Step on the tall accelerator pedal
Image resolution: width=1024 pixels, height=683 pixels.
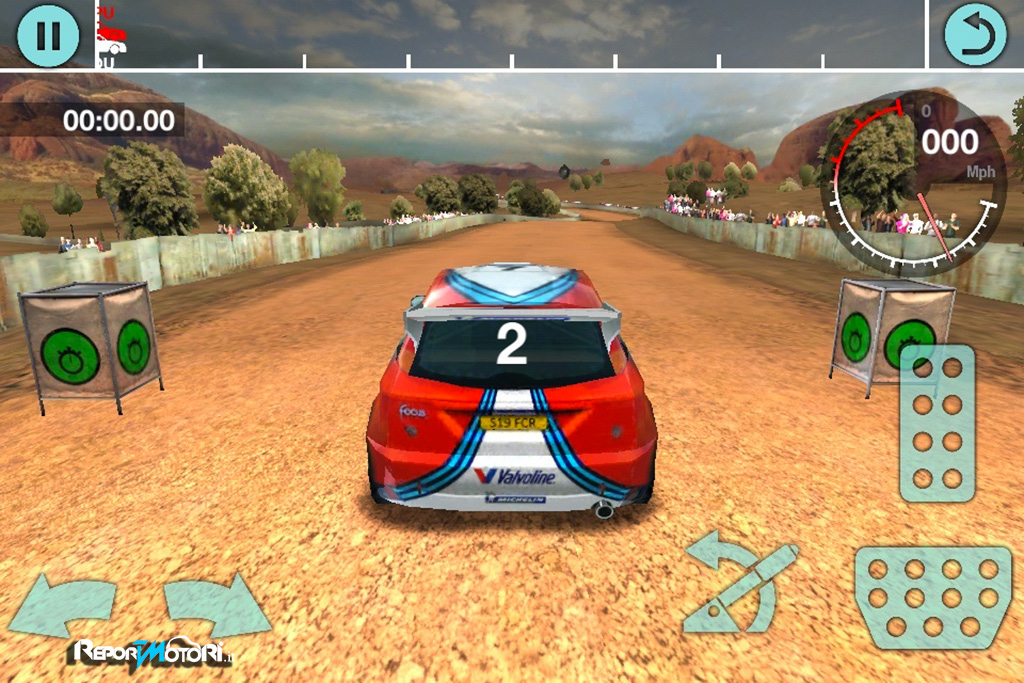937,423
